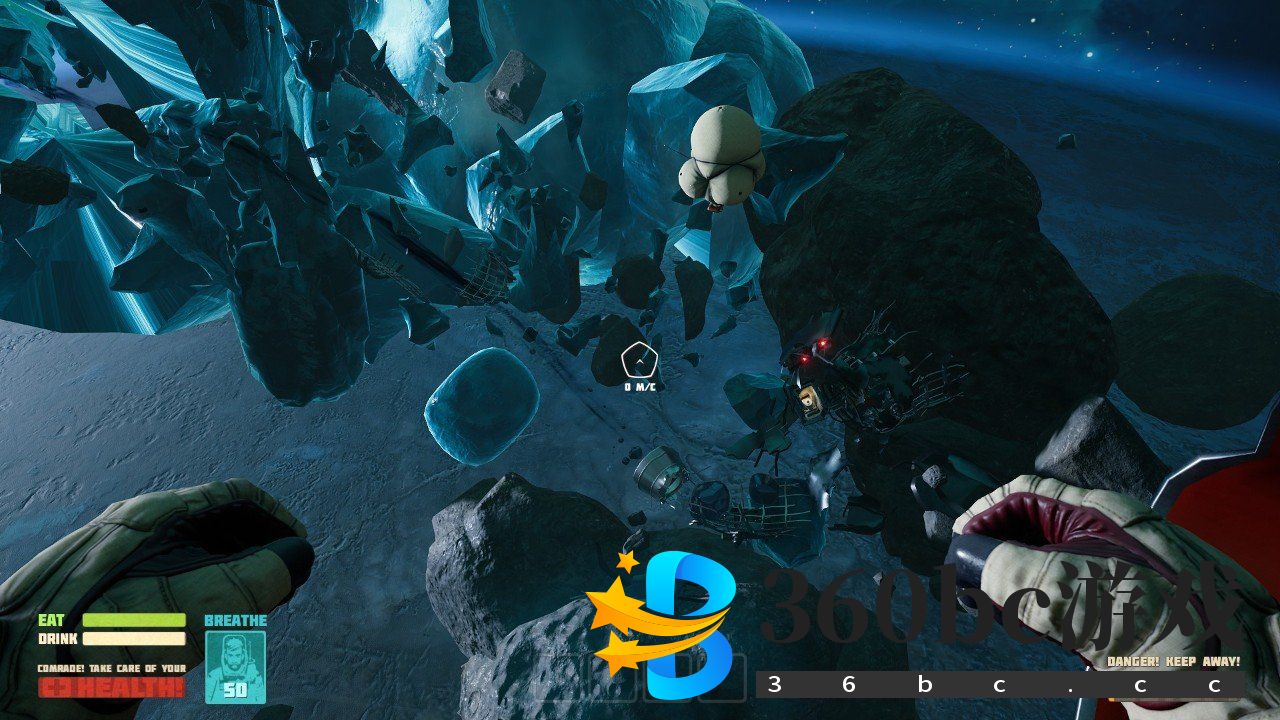Click the red Health warning indicator

coord(111,687)
